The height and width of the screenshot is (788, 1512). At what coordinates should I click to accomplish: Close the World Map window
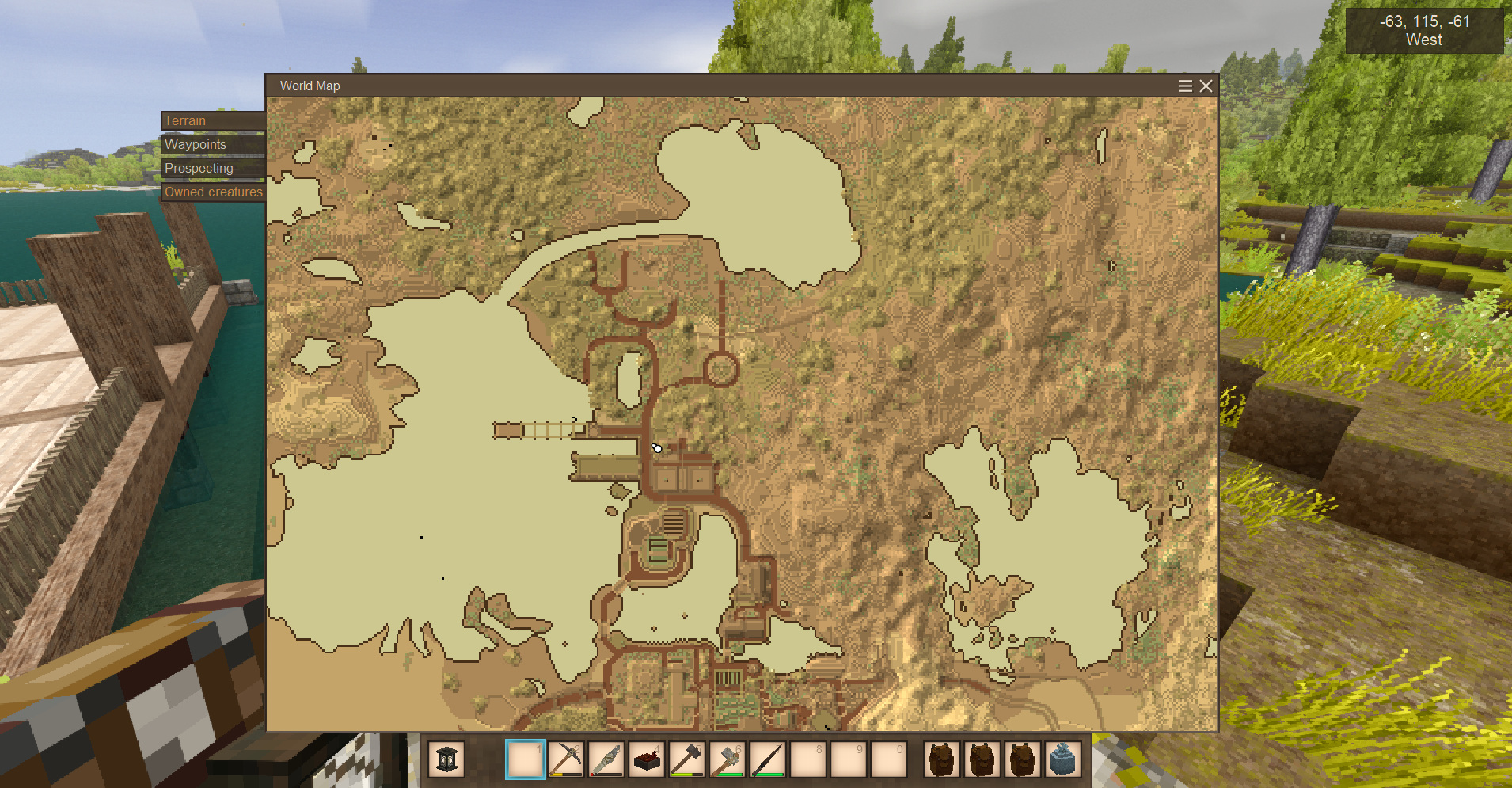coord(1206,86)
